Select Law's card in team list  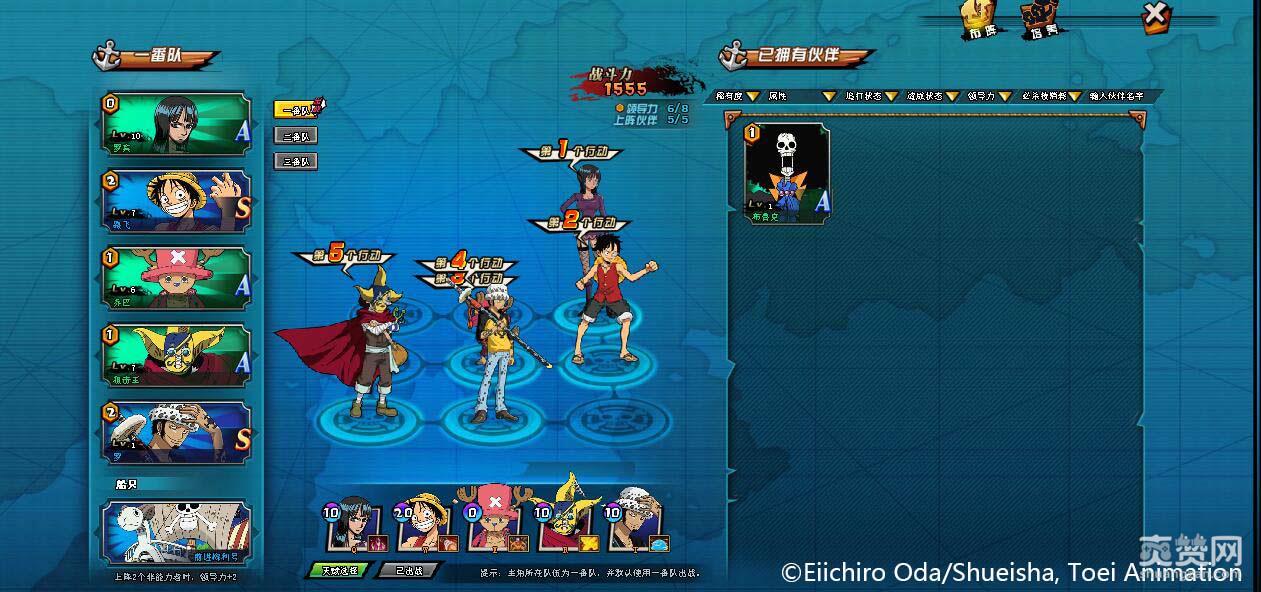pos(176,432)
